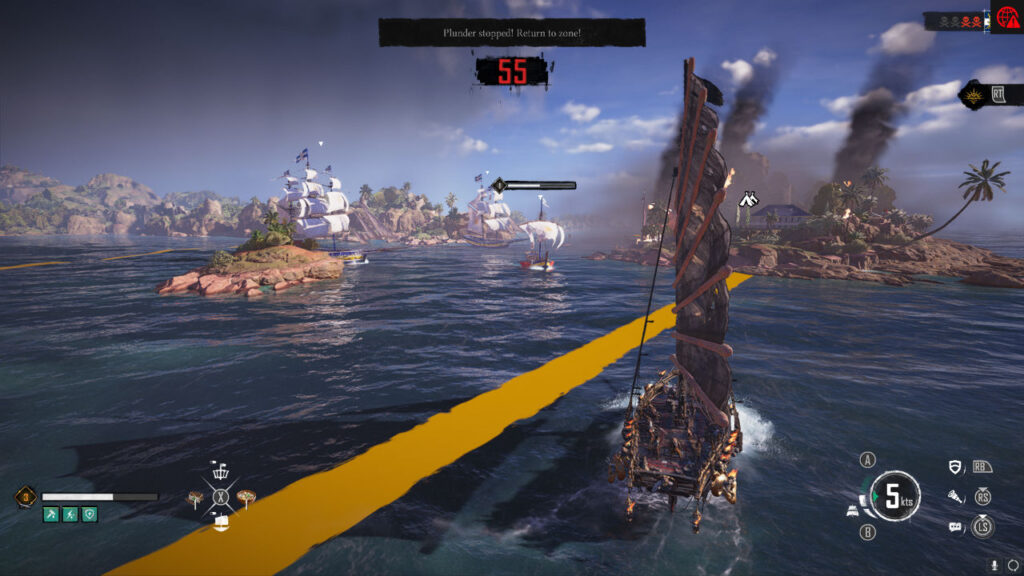Click the 5 kts speed gauge
The image size is (1024, 576).
point(895,496)
